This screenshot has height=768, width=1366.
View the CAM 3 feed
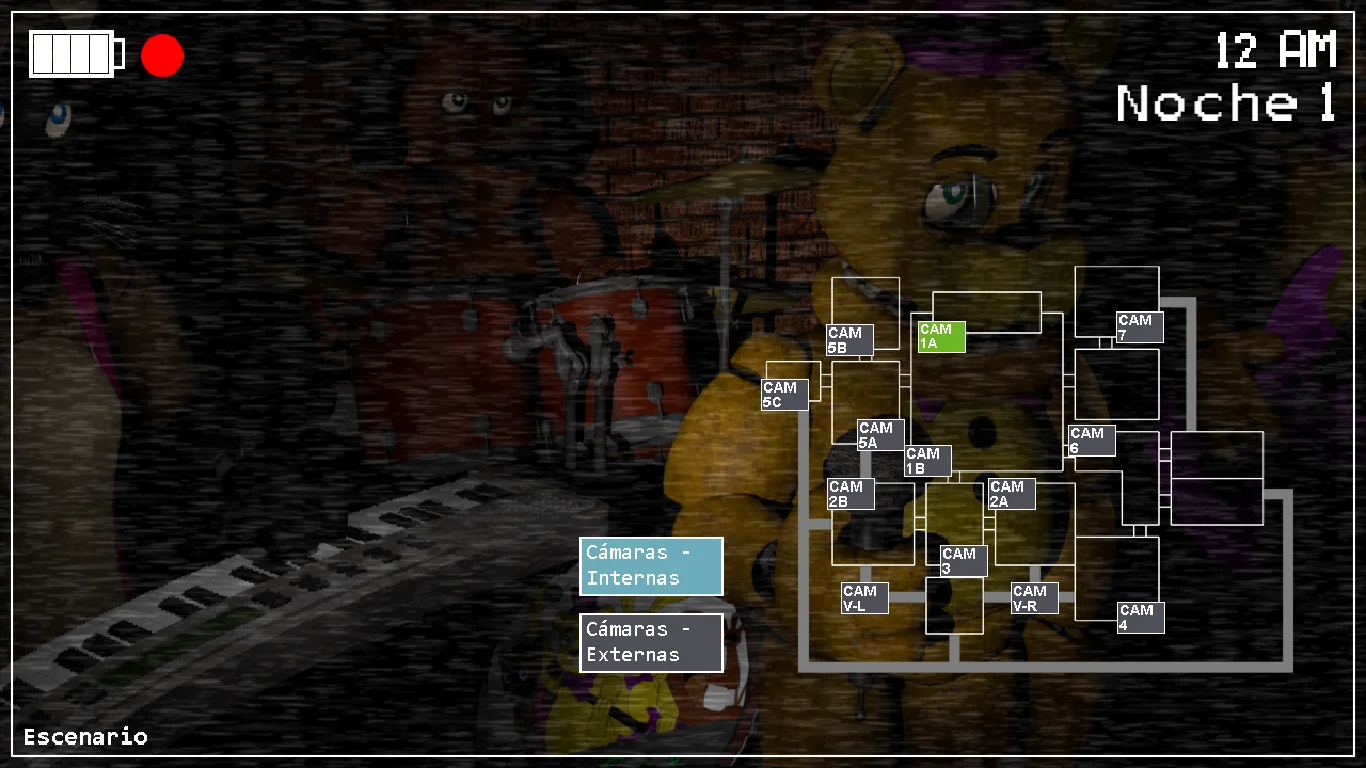963,561
